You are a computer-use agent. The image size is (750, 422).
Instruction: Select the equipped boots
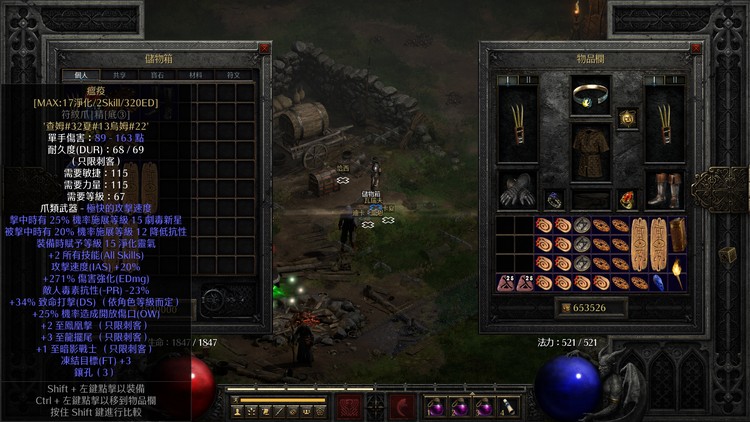(x=664, y=190)
